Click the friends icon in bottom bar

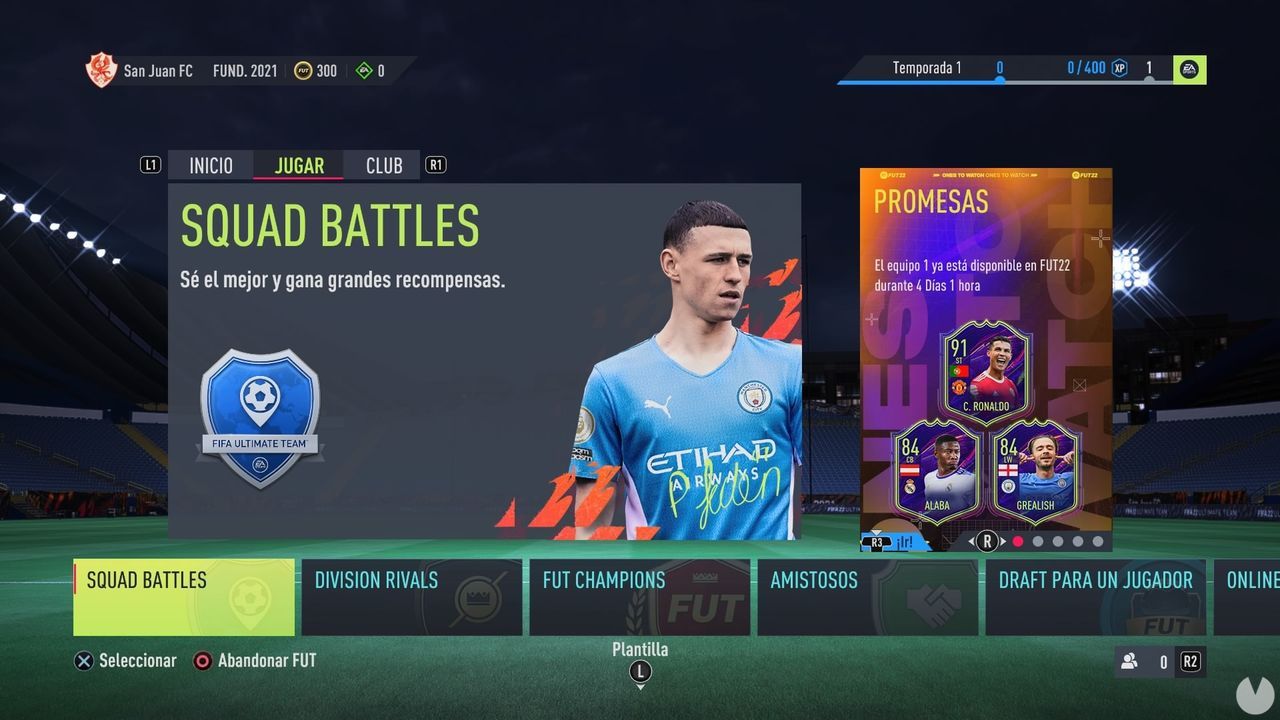pyautogui.click(x=1130, y=661)
